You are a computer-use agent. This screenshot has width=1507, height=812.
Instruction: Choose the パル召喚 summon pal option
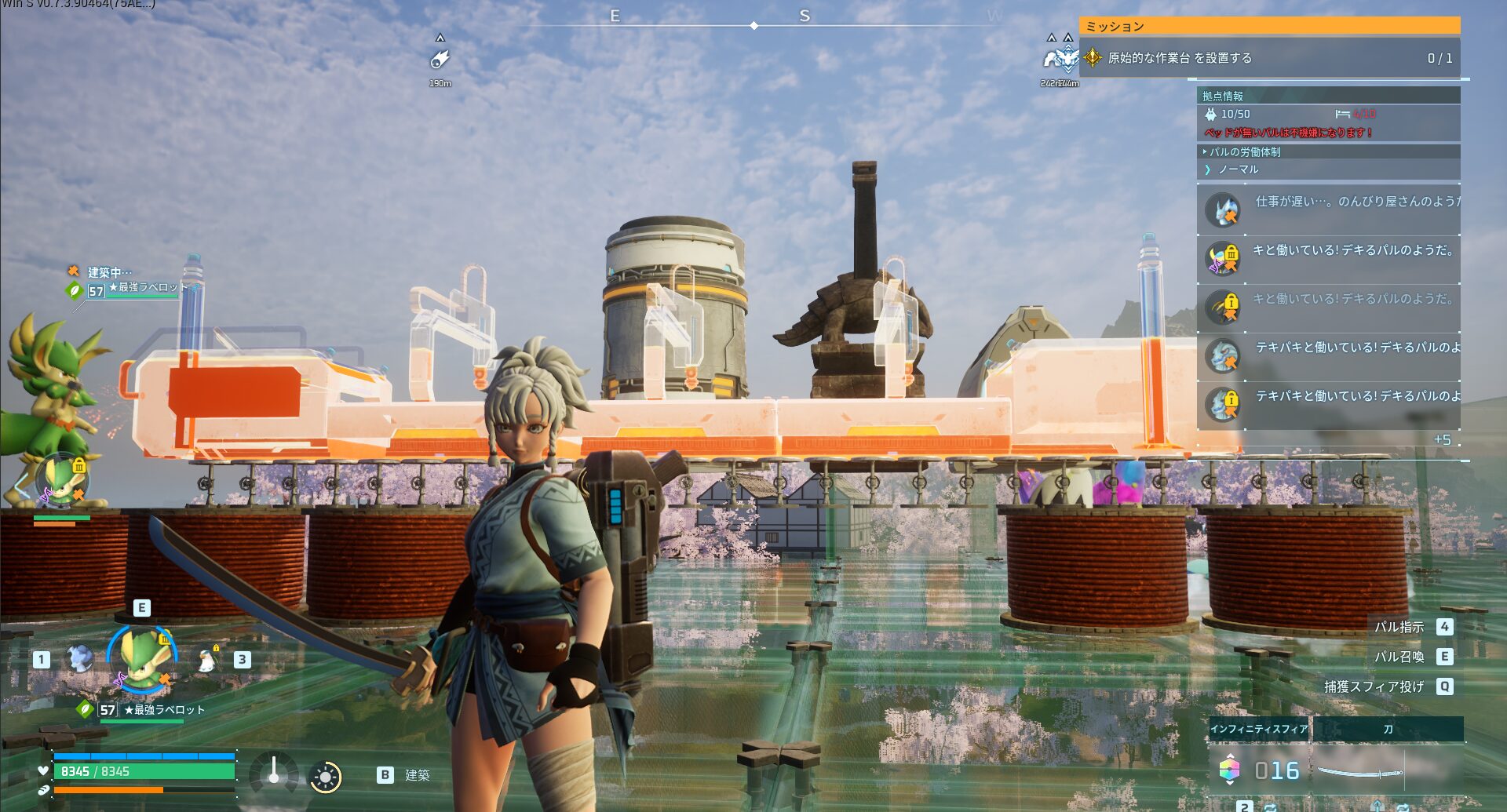[x=1399, y=657]
